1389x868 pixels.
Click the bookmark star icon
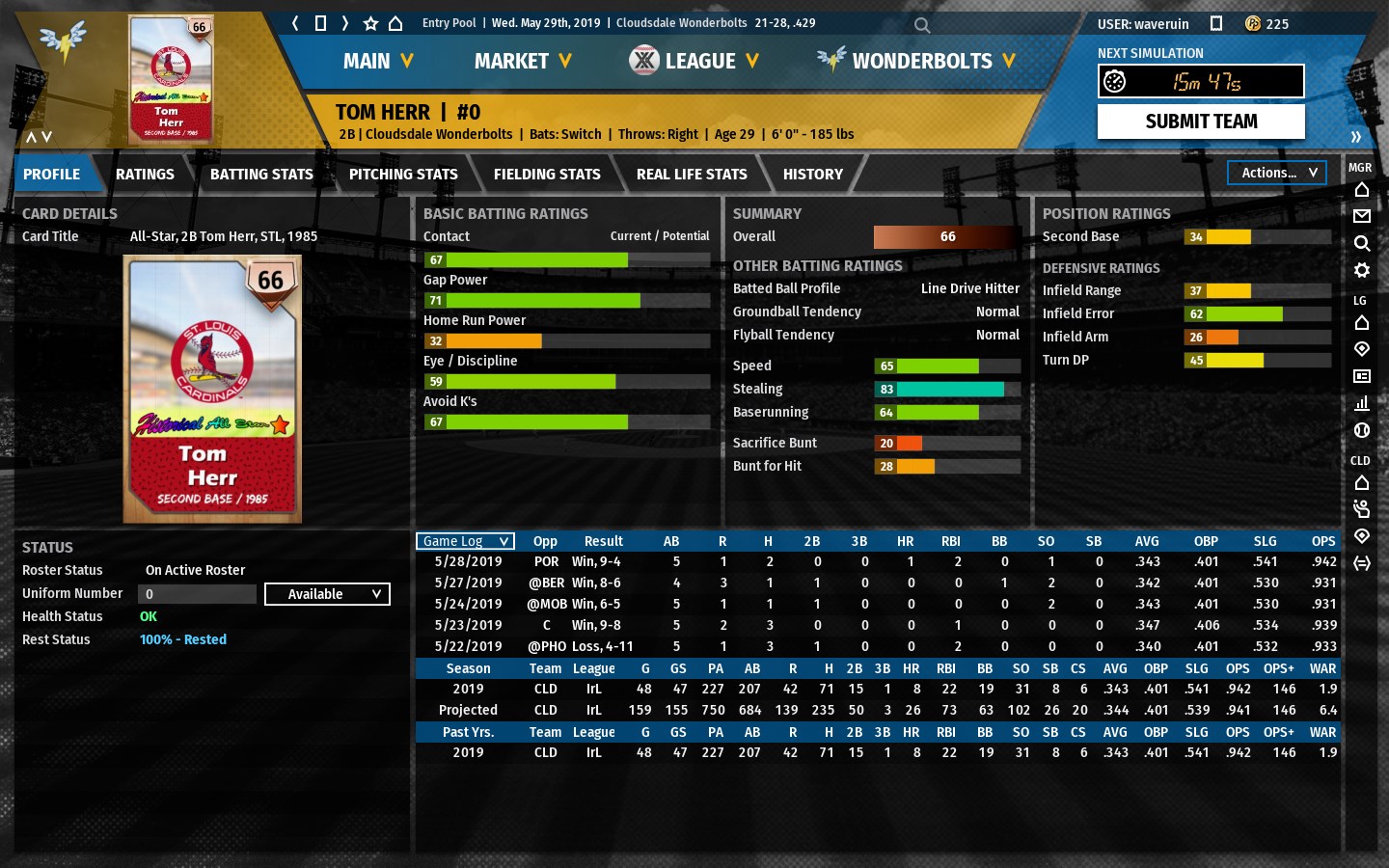point(370,23)
